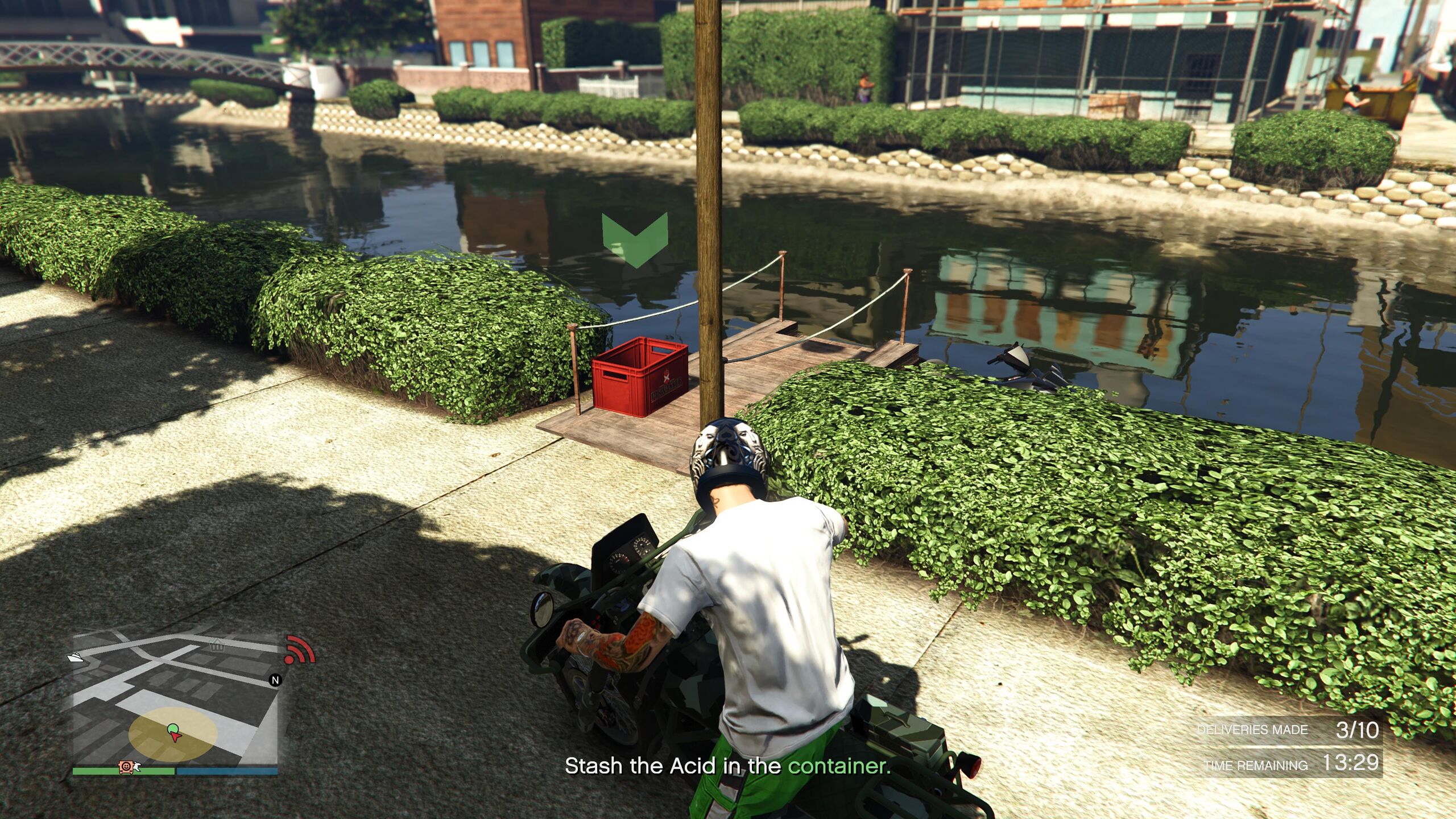Select the green delivery blip on minimap

pos(172,728)
